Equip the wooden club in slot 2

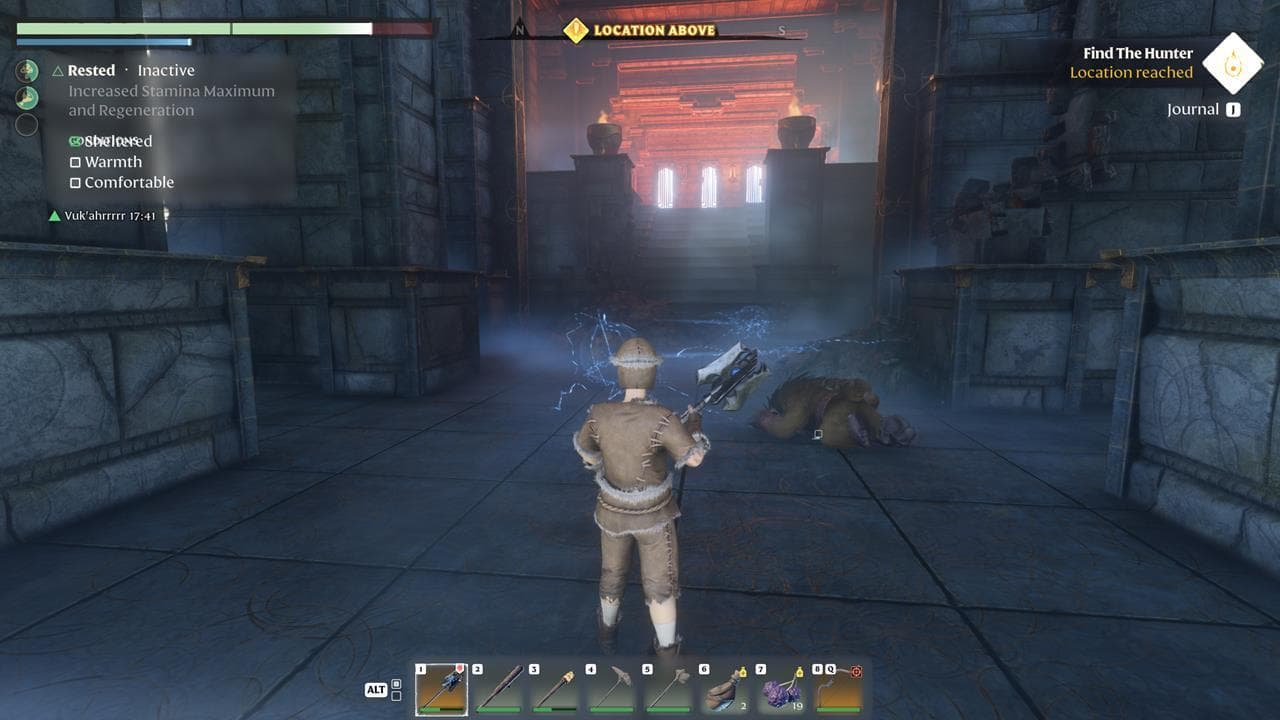pos(498,688)
